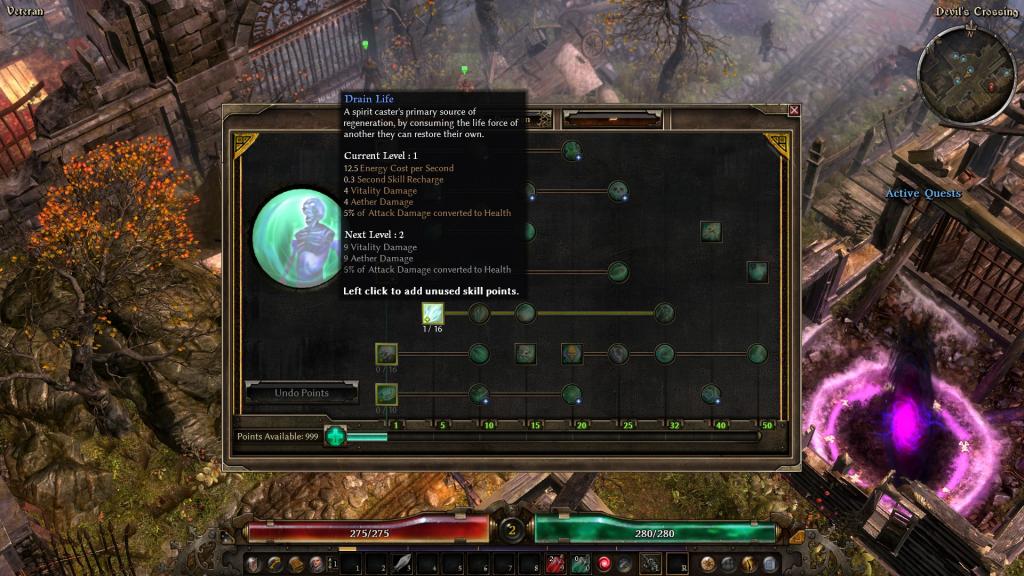The width and height of the screenshot is (1024, 576).
Task: Click the character level 2 badge
Action: pyautogui.click(x=512, y=530)
